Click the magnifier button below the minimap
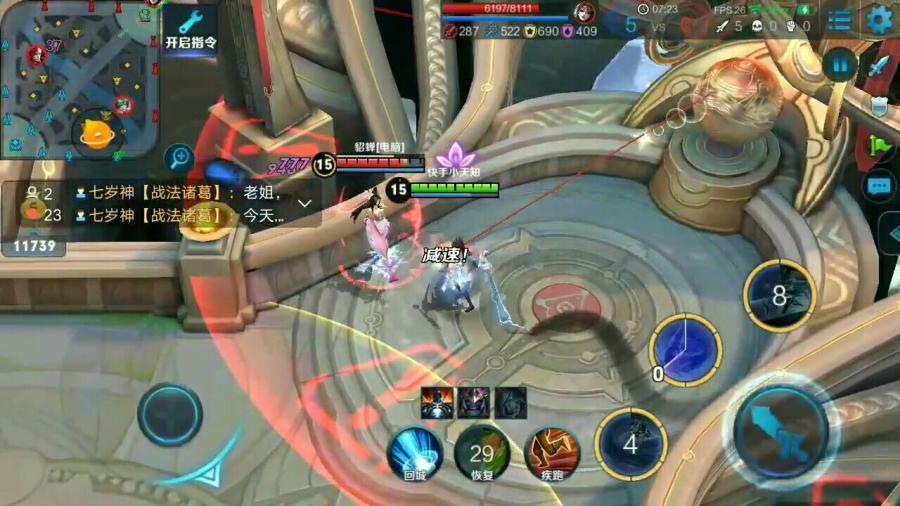Screen dimensions: 900x506 tap(180, 156)
